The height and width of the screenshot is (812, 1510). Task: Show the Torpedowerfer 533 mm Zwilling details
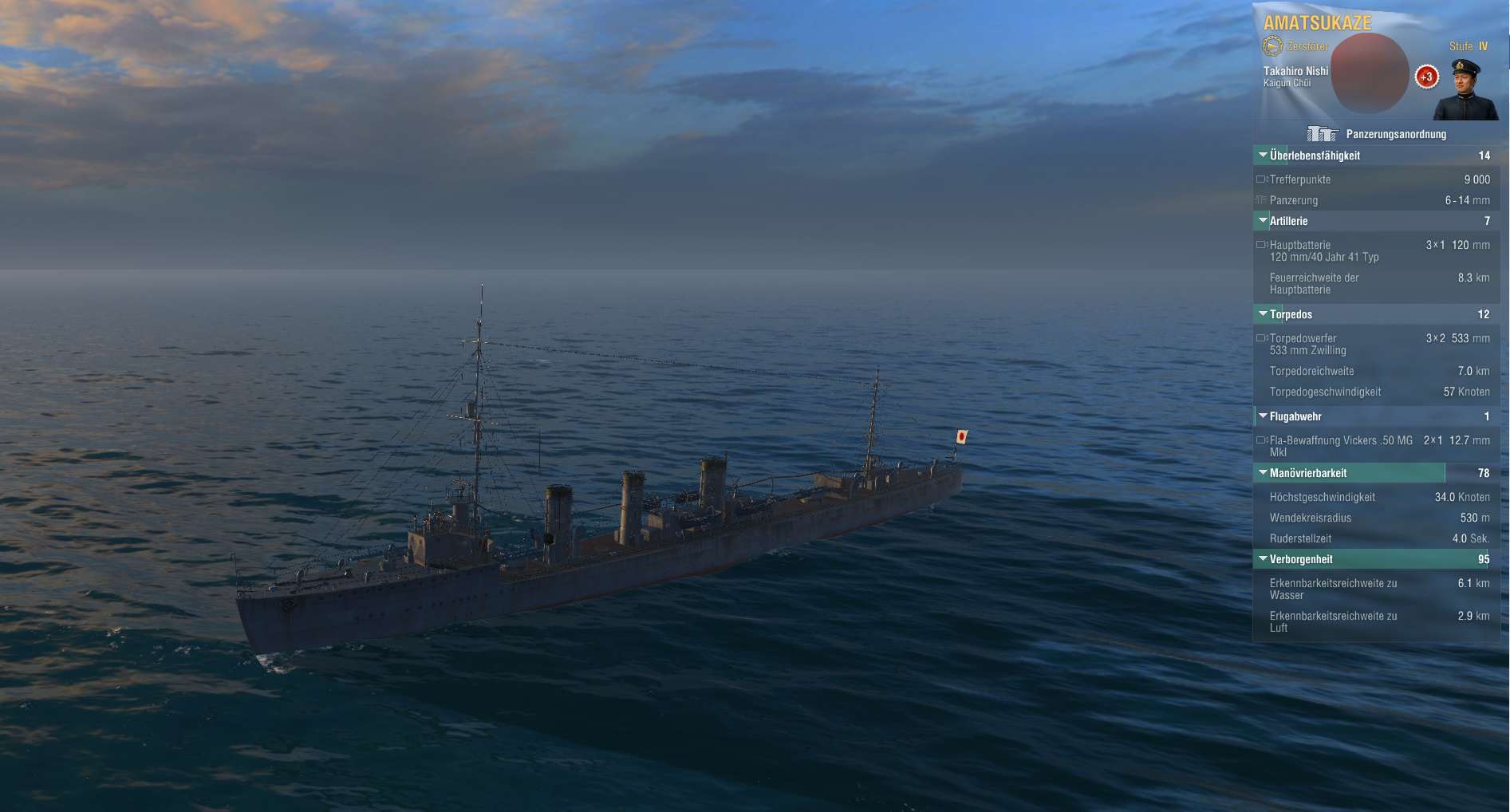1375,344
